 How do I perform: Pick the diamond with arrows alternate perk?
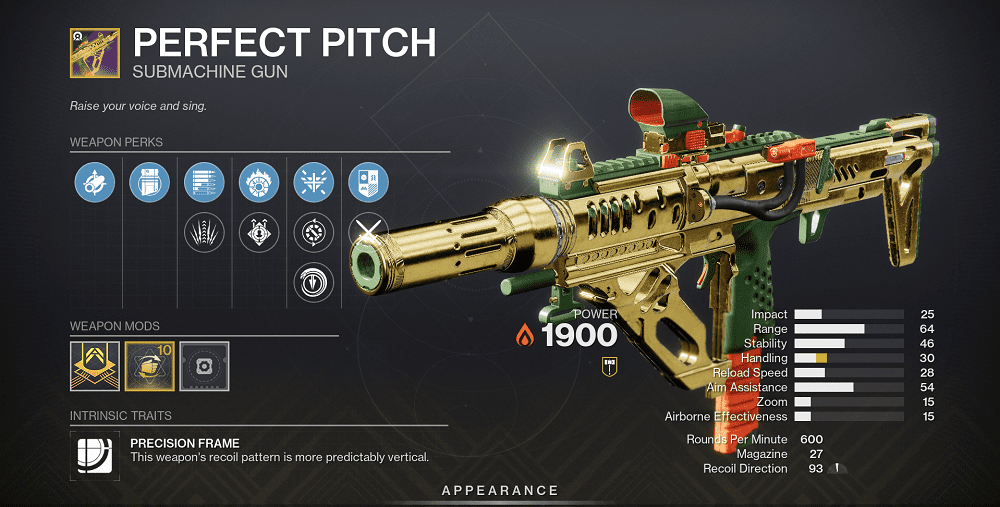(x=259, y=233)
